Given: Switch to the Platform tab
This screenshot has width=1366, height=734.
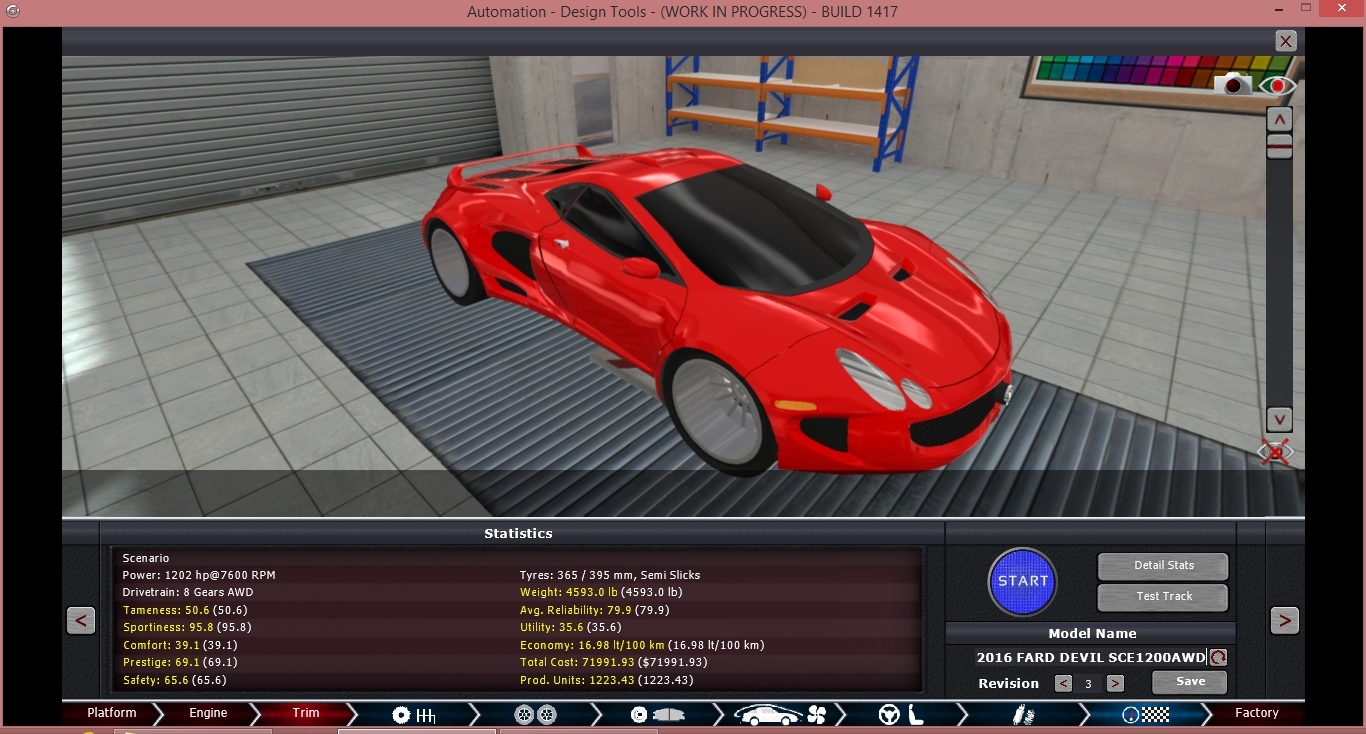Looking at the screenshot, I should [x=112, y=714].
